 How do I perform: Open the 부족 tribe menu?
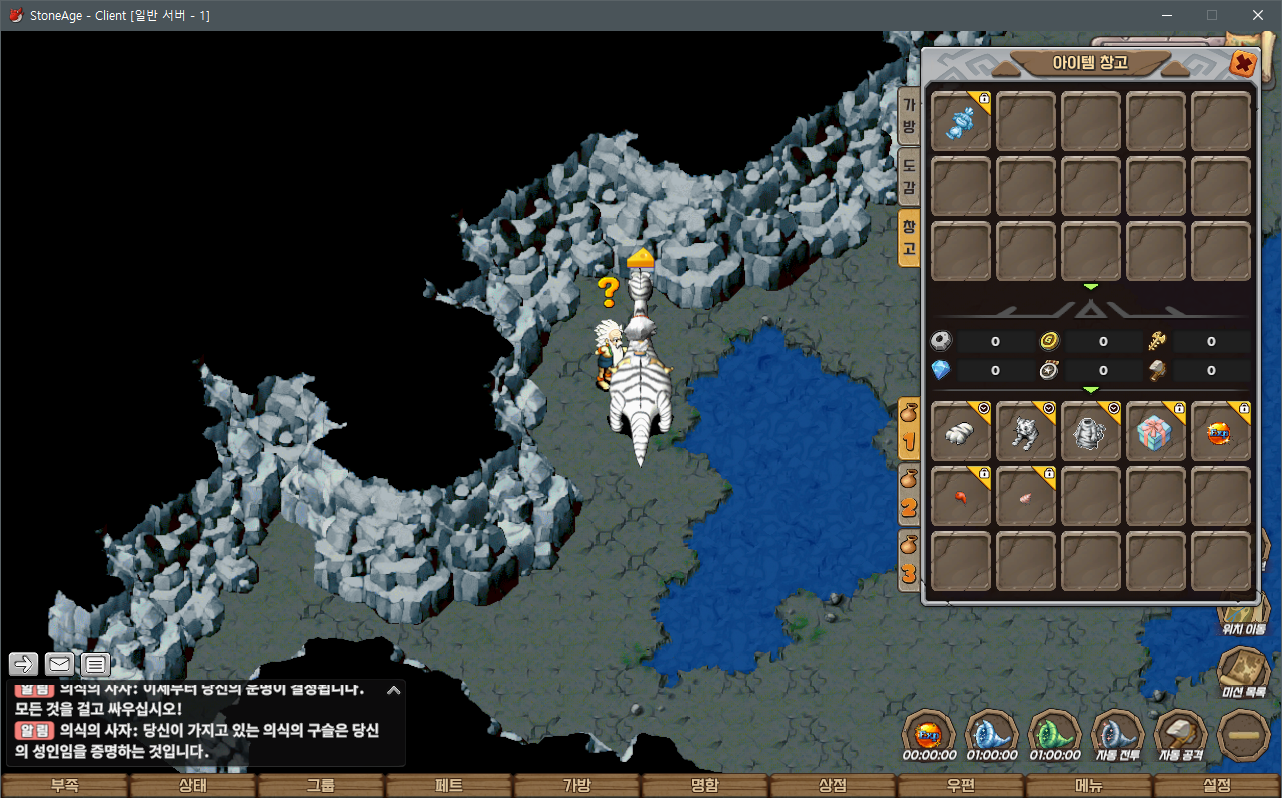(x=65, y=785)
